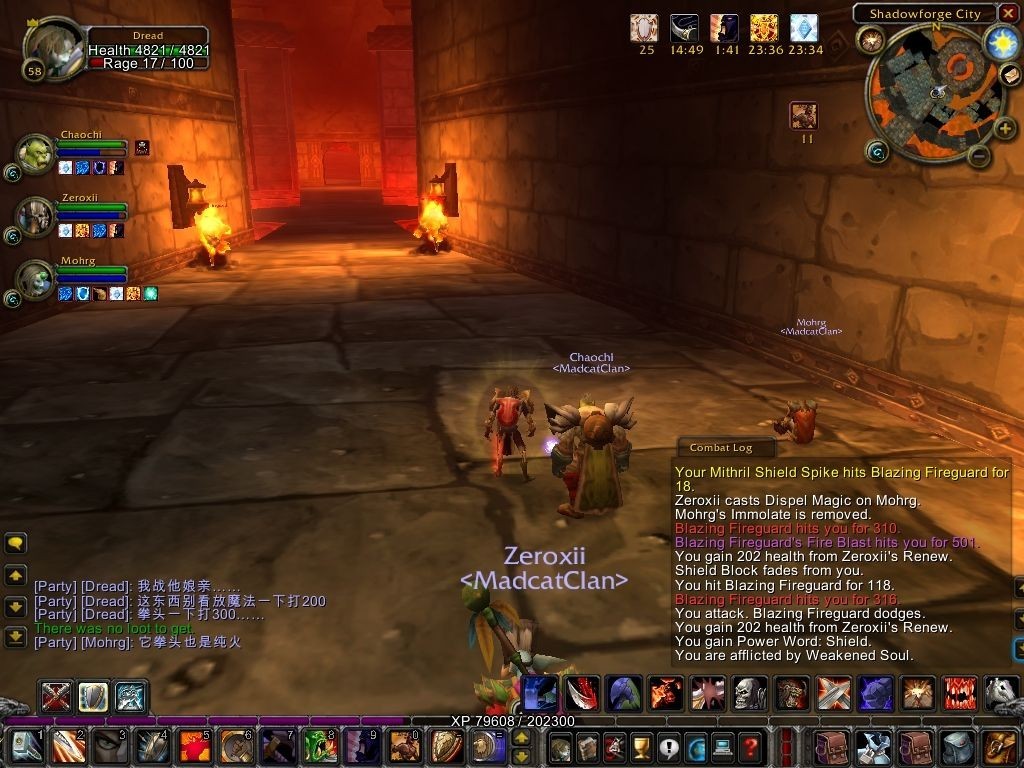Switch to the Combat Log tab
Screen dimensions: 1024x768
point(722,448)
